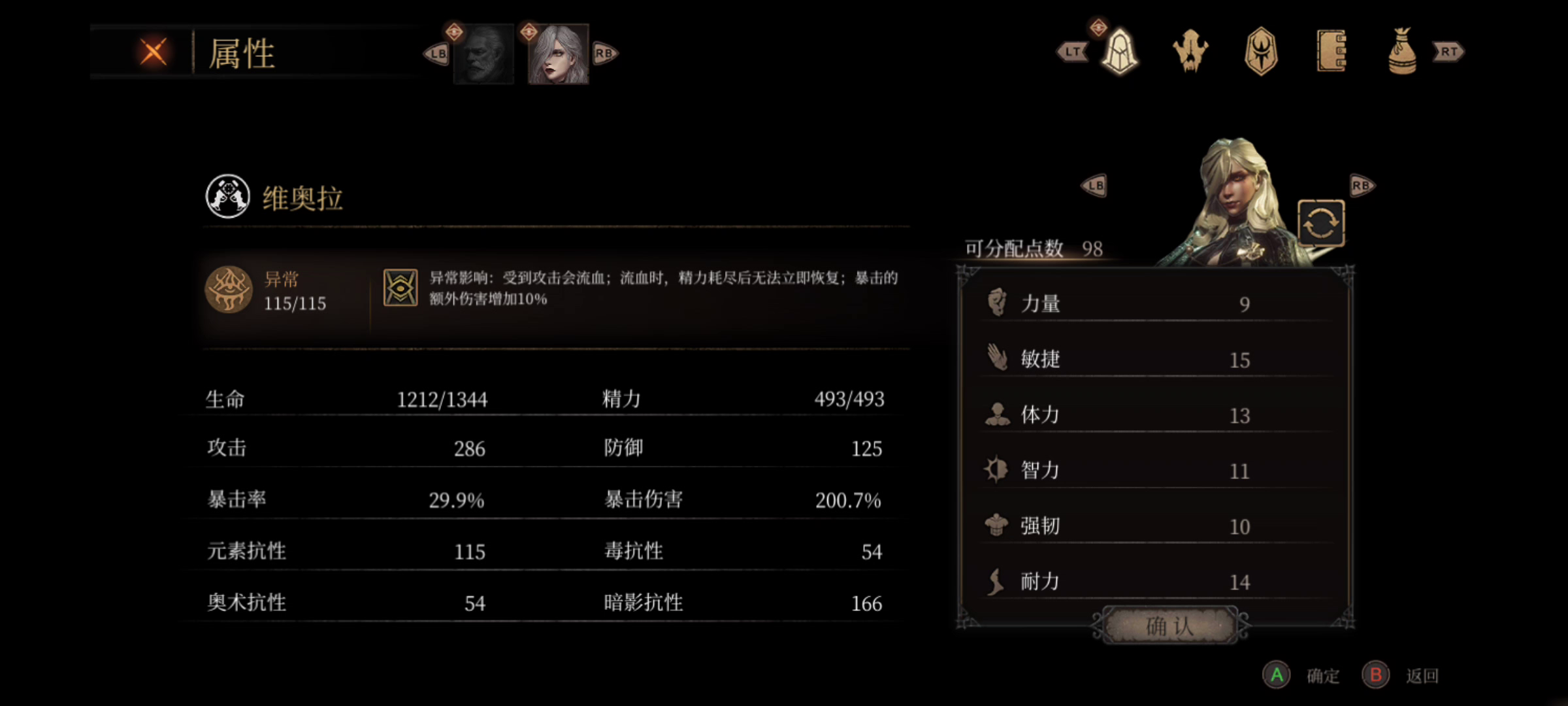
Task: Click the 力量 strength attribute icon
Action: coord(995,302)
